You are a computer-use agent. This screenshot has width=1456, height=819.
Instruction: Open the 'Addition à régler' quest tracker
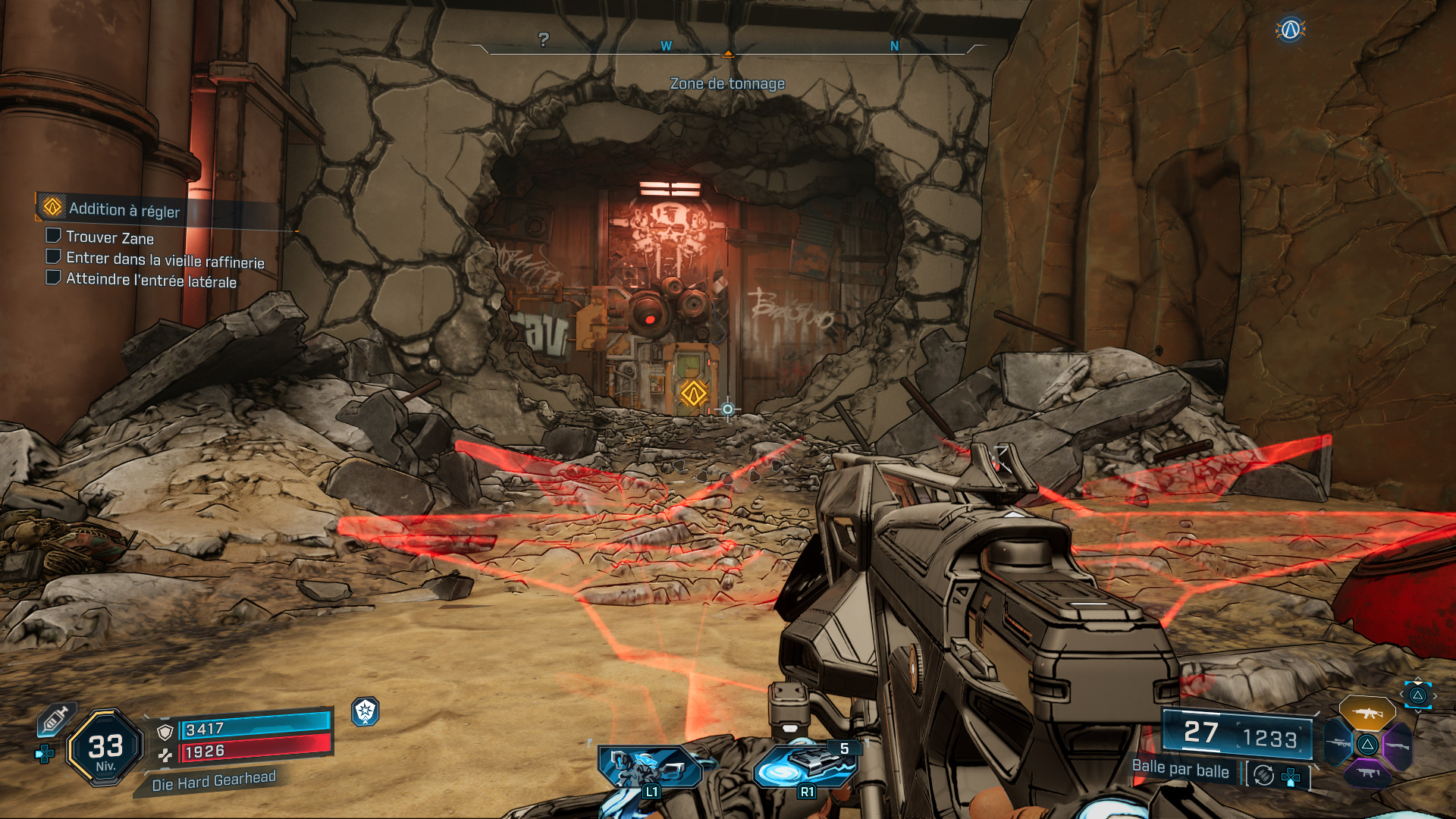[x=125, y=209]
